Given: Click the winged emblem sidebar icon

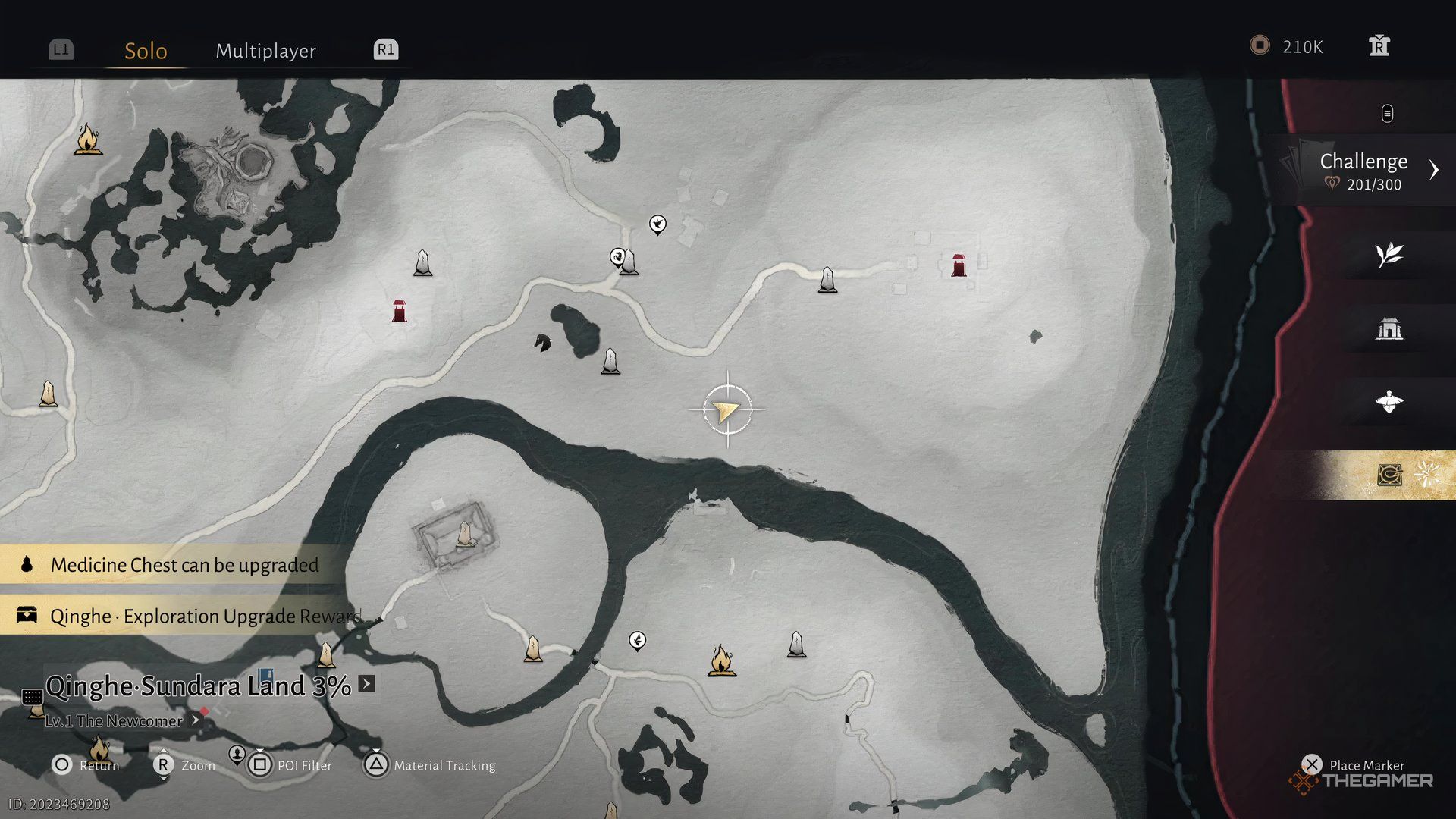Looking at the screenshot, I should coord(1389,401).
